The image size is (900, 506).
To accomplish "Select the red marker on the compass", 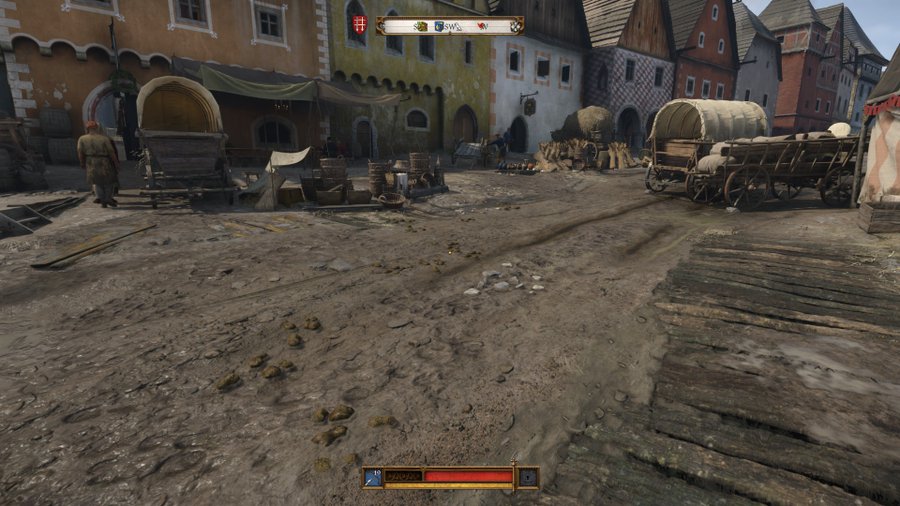I will pos(482,27).
